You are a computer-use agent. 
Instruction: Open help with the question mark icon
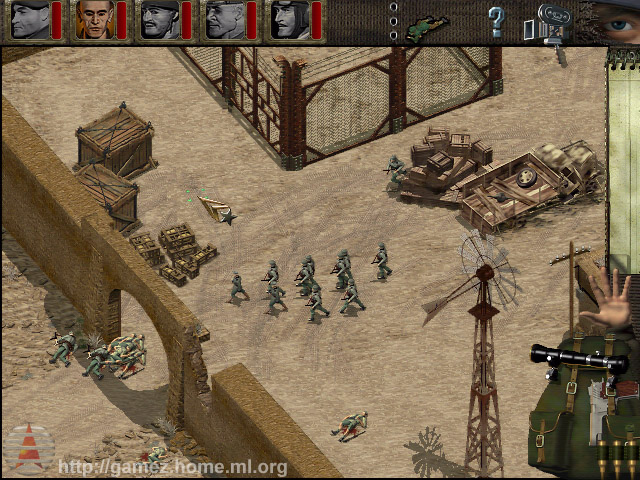(495, 20)
